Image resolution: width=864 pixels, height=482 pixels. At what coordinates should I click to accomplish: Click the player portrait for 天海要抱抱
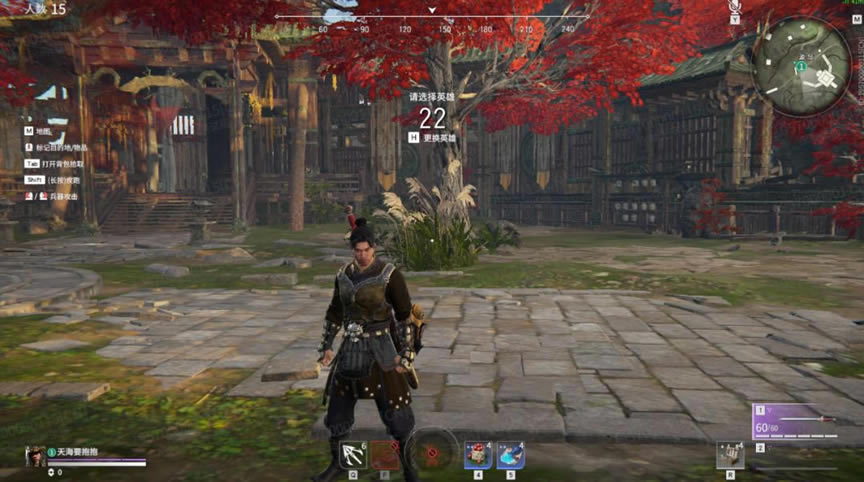[x=34, y=456]
